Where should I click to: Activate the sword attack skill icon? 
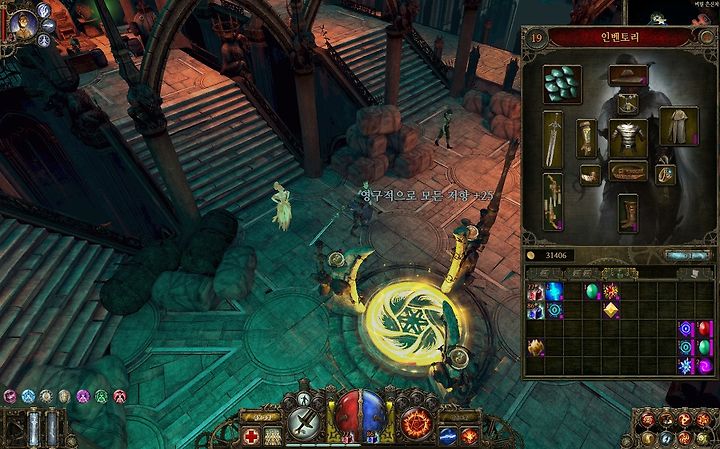(x=304, y=421)
